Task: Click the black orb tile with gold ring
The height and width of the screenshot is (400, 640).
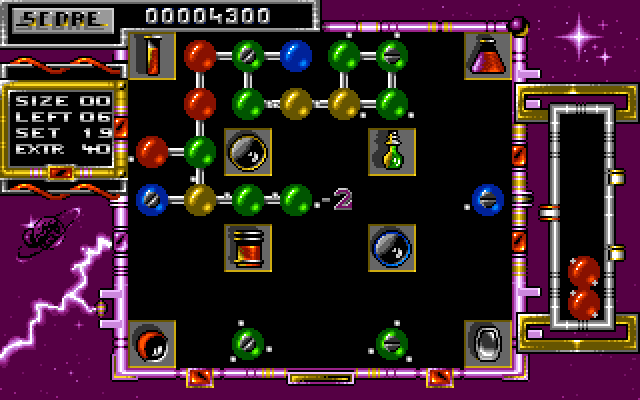Action: (x=248, y=150)
